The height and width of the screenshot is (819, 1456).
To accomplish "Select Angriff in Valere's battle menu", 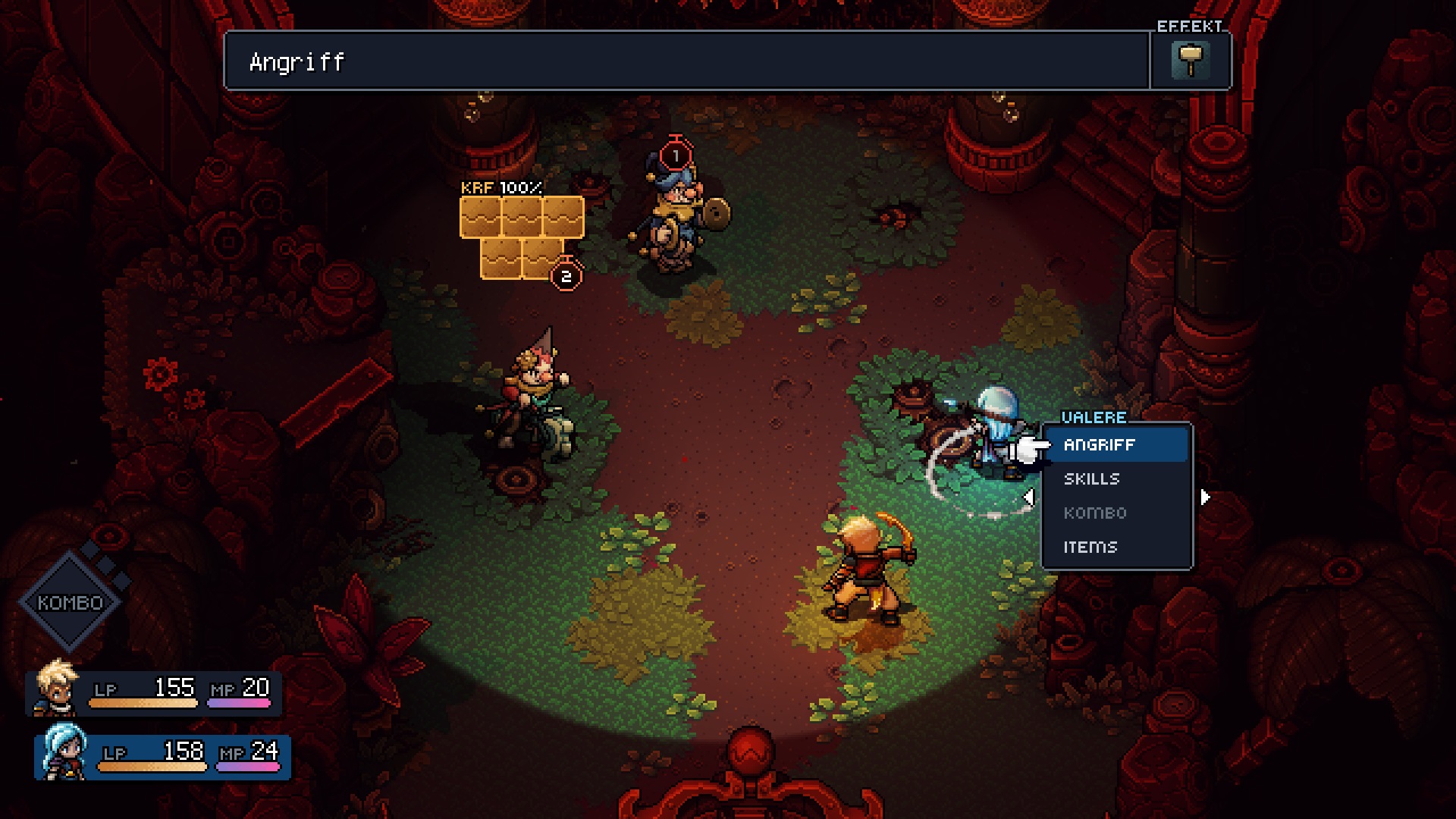I will point(1115,445).
